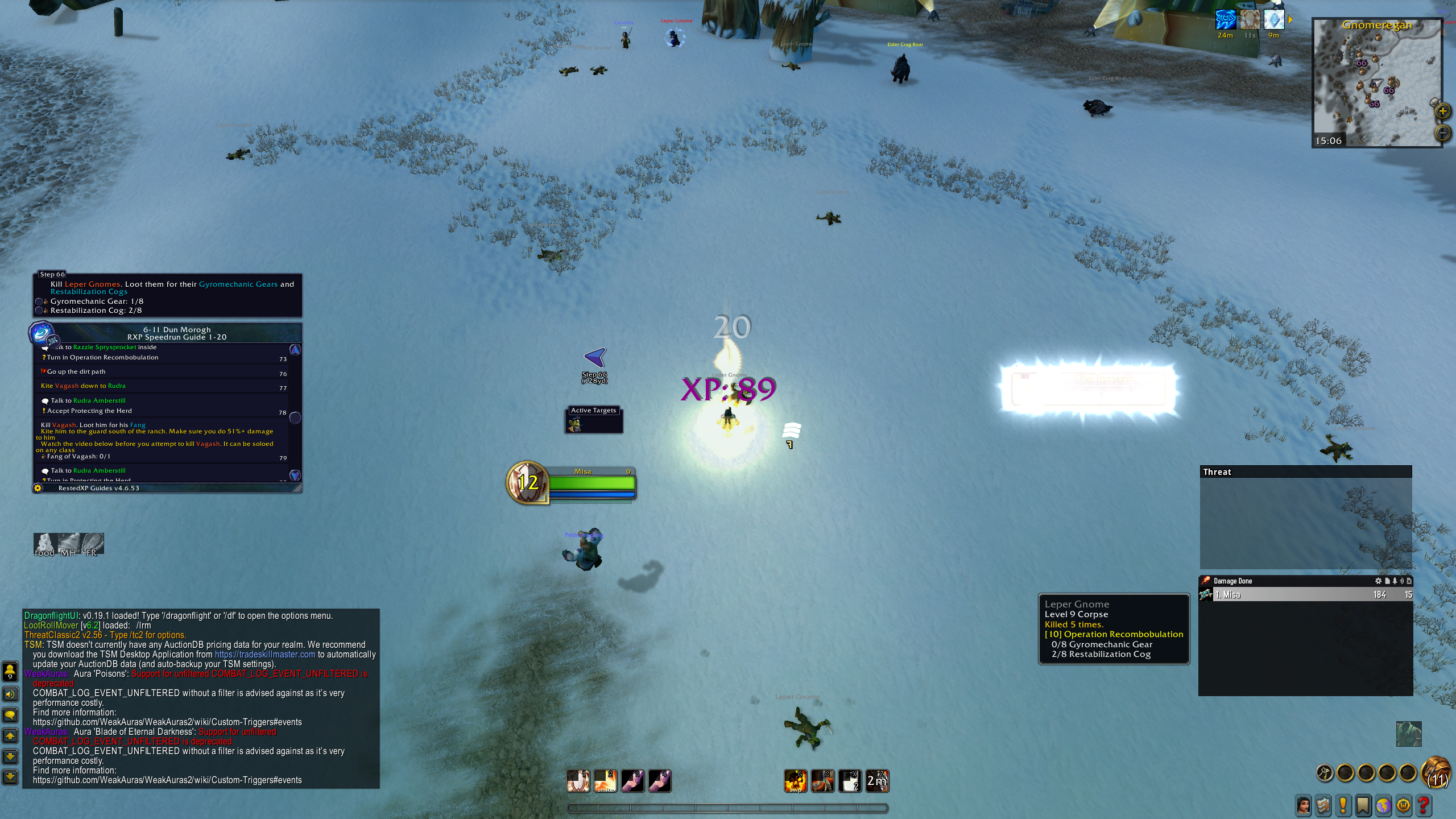Viewport: 1456px width, 819px height.
Task: Open the keyring button beside the bag slots
Action: coord(1325,773)
